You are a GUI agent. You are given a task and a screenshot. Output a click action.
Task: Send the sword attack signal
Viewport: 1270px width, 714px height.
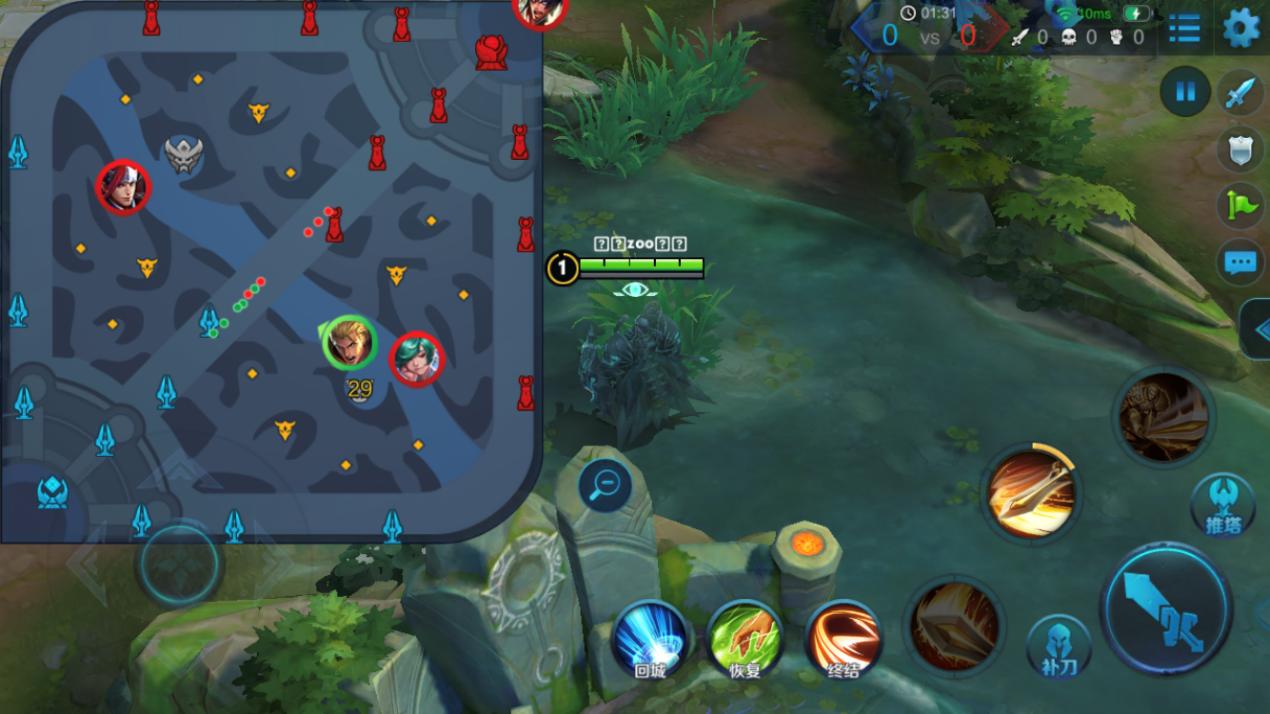pyautogui.click(x=1241, y=94)
